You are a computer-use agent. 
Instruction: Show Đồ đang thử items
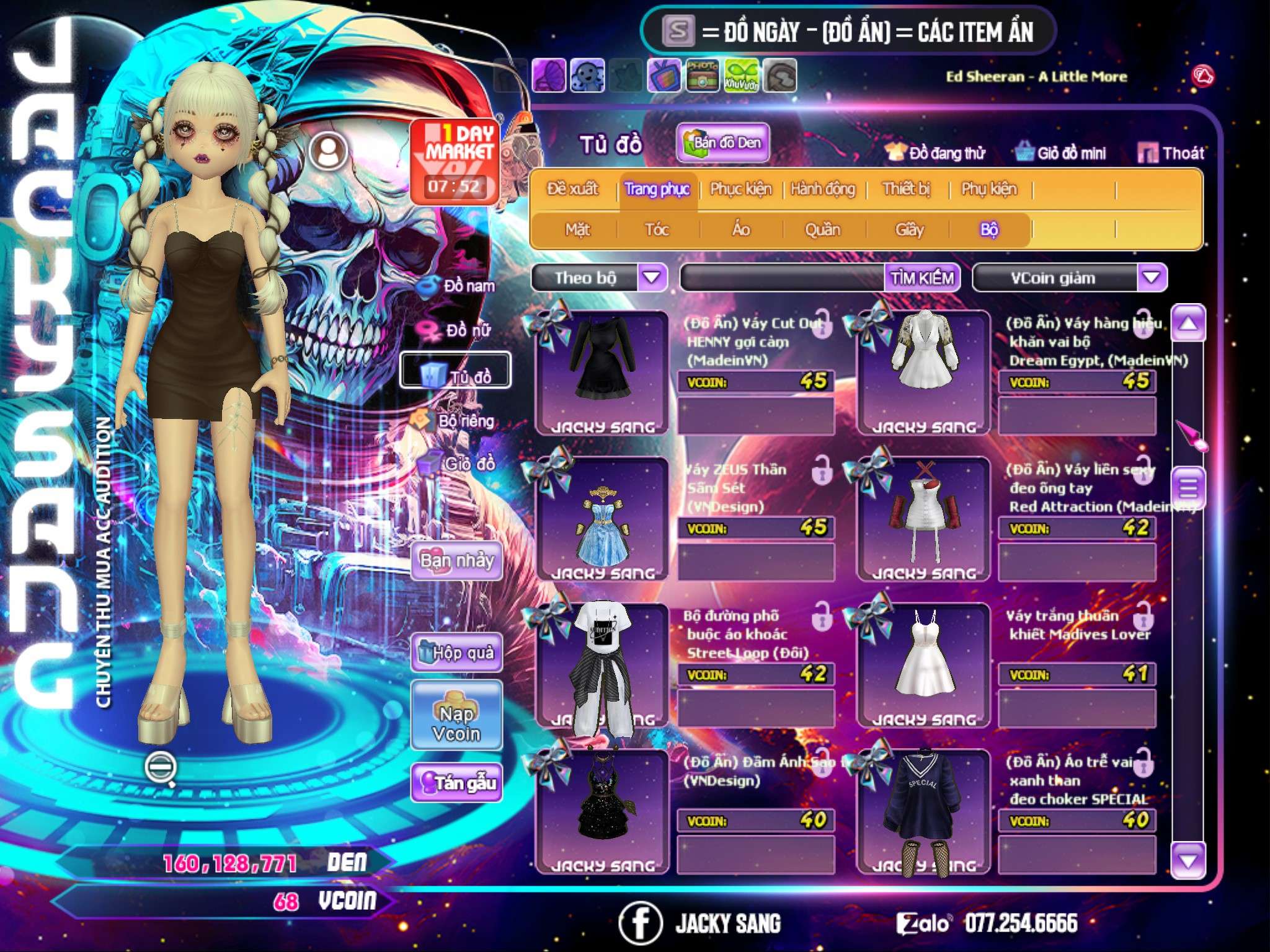[x=935, y=153]
